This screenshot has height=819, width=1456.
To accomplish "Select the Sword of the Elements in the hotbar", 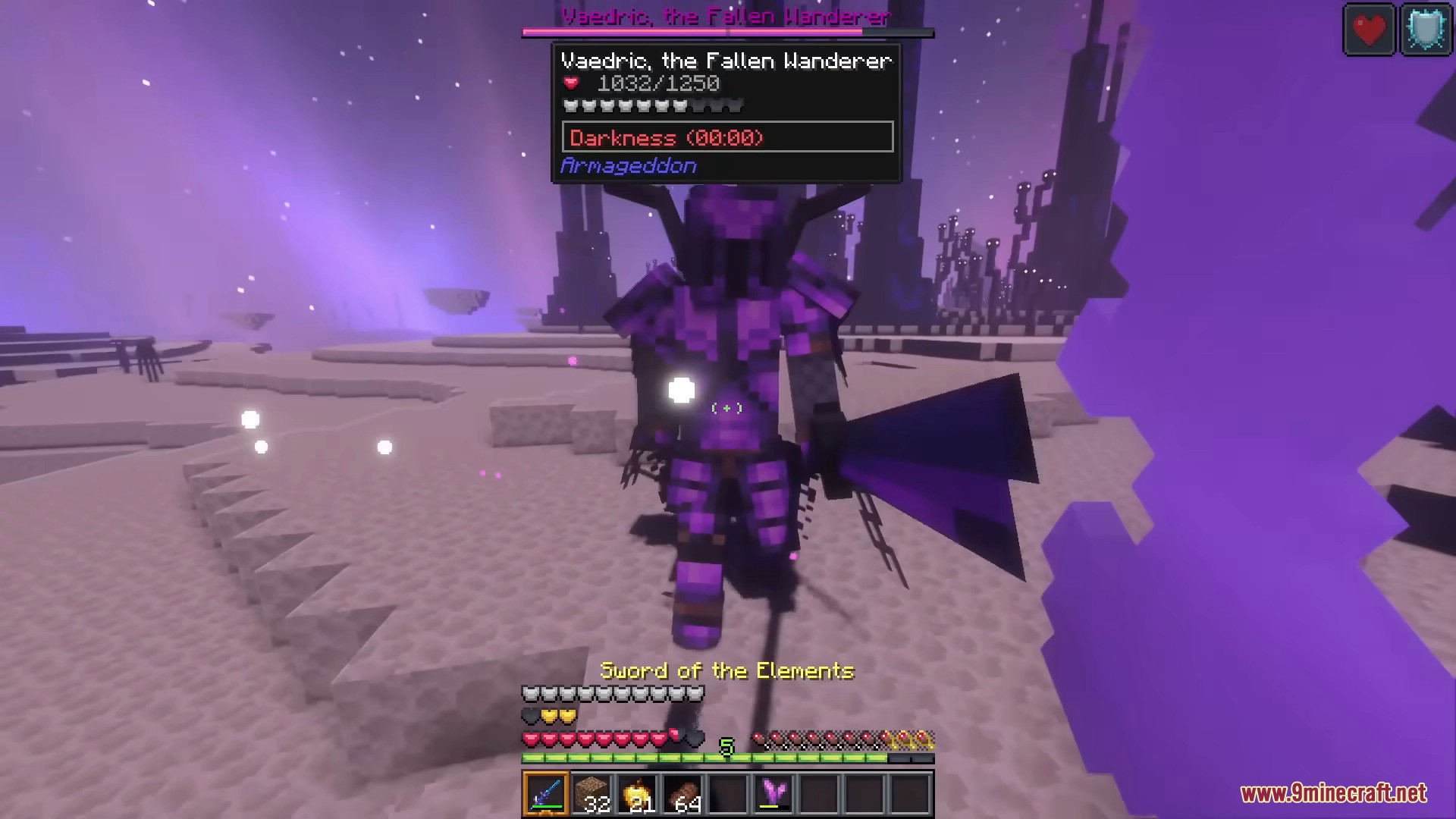I will [x=546, y=792].
